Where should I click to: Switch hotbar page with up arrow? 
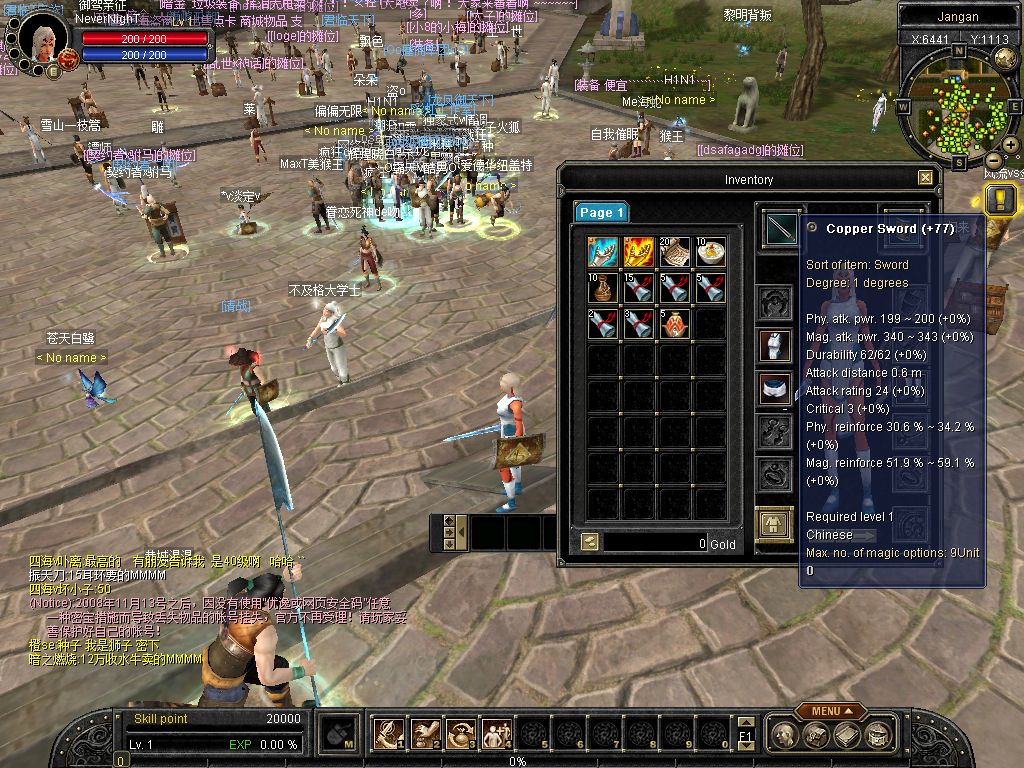(744, 722)
